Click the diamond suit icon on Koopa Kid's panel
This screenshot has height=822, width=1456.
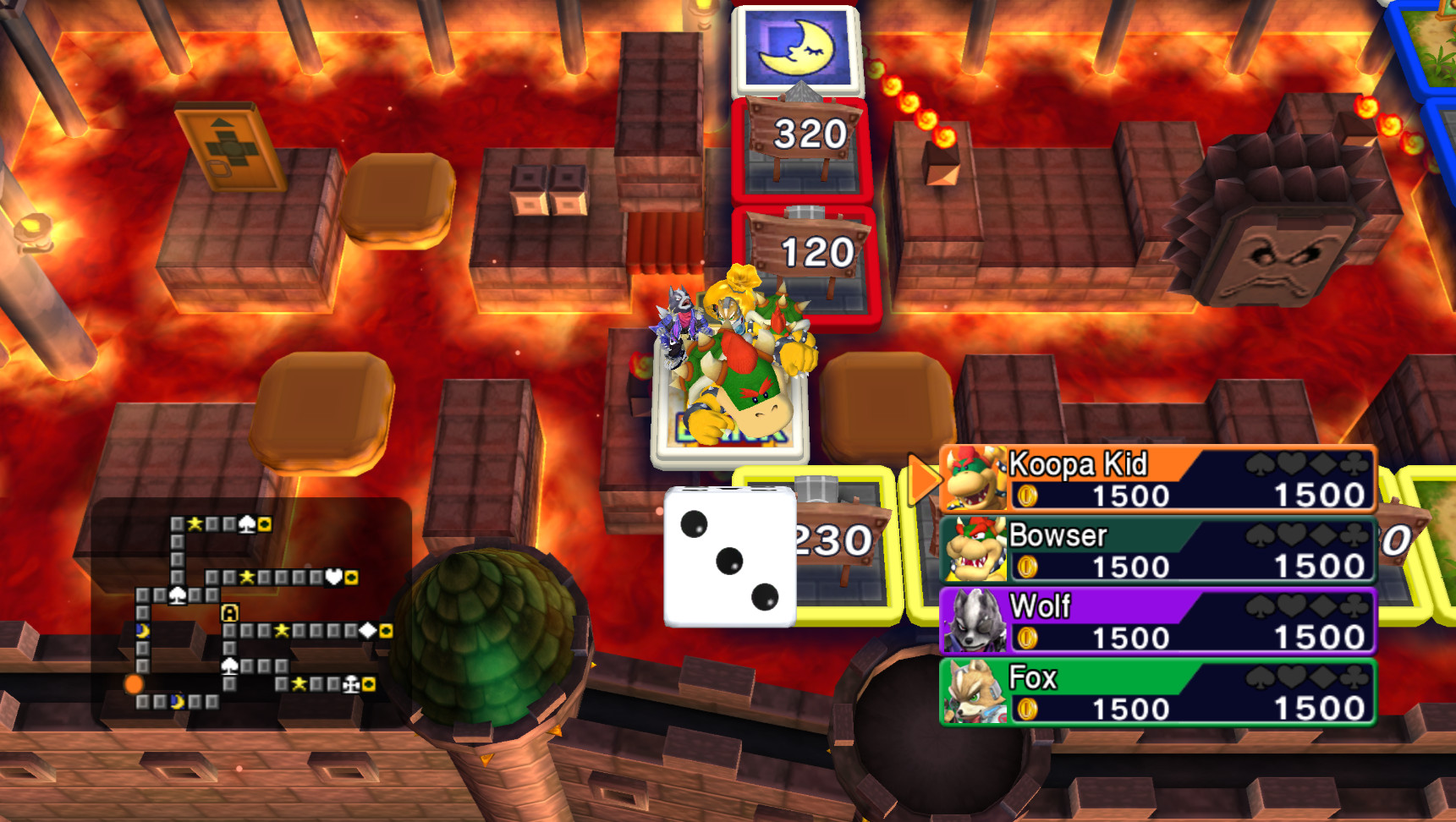1321,463
